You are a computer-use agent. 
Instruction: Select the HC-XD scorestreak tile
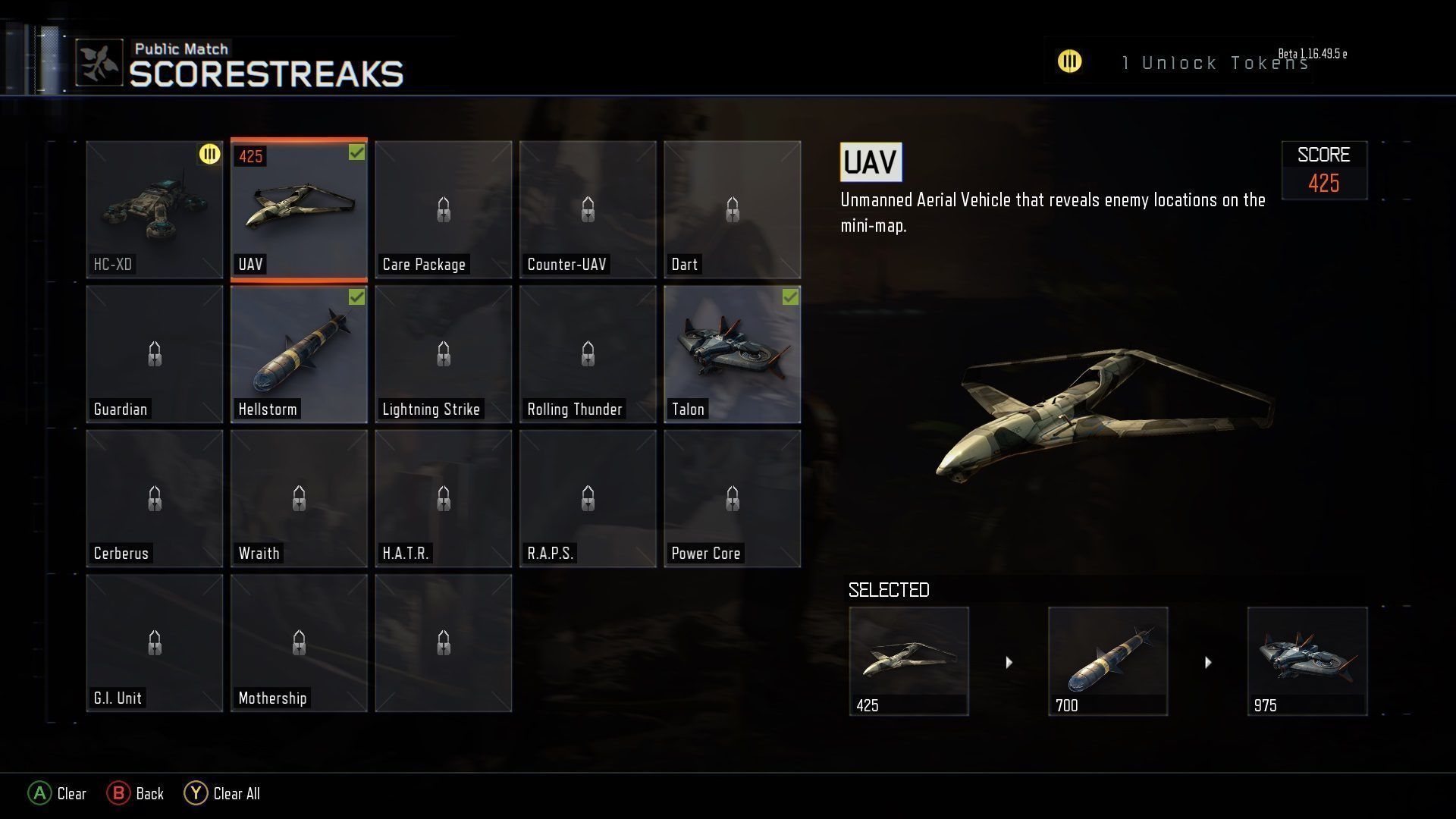click(x=155, y=209)
